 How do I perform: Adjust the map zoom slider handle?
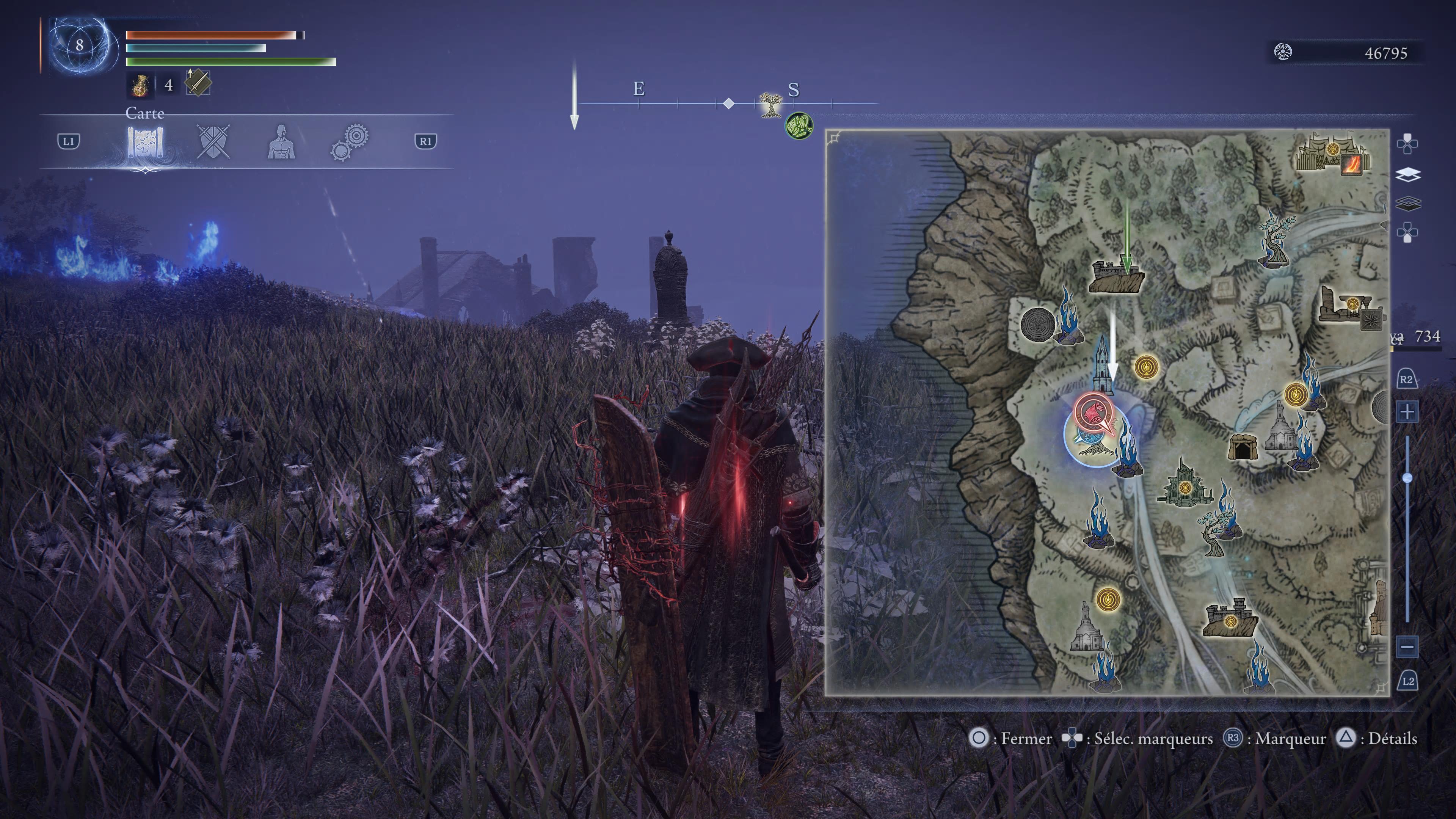[x=1407, y=478]
